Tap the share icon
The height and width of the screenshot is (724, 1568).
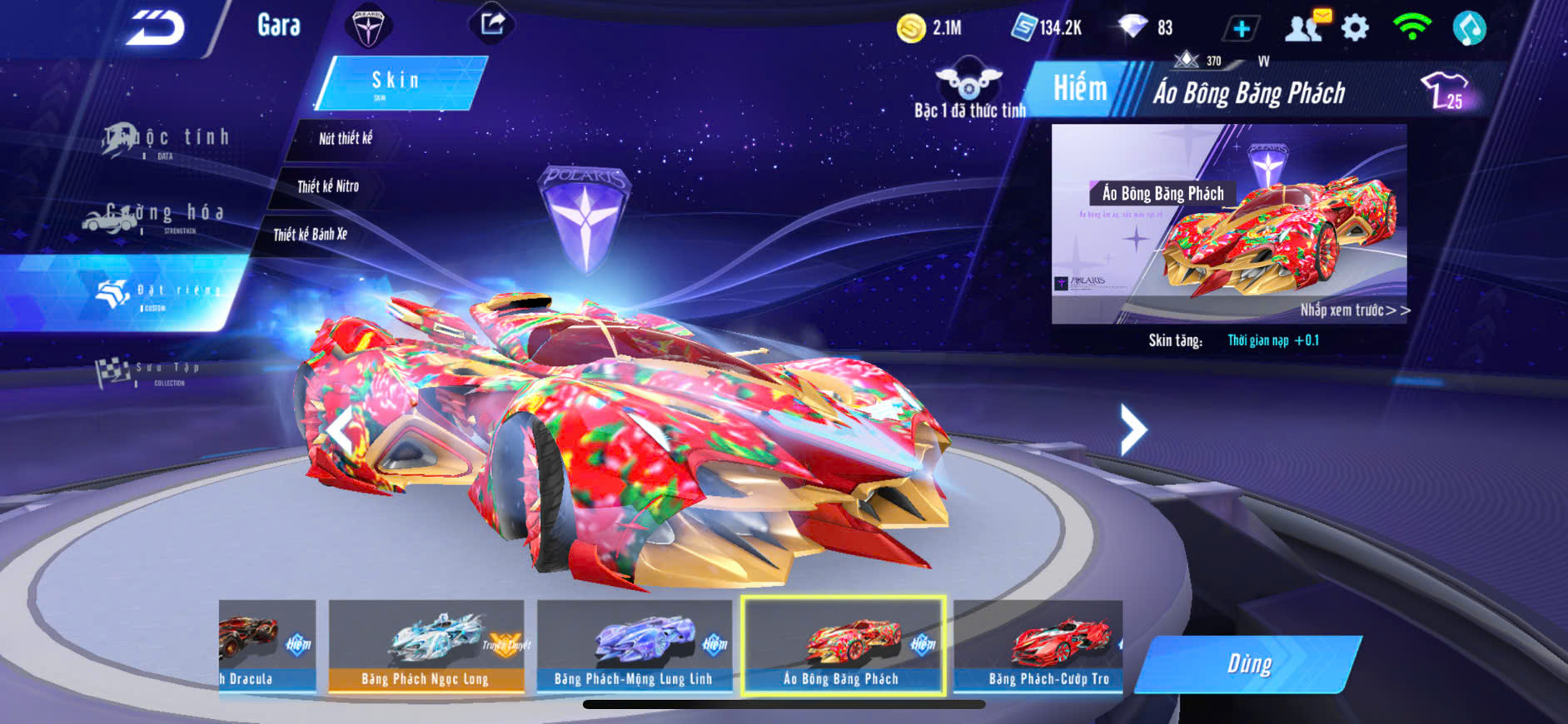point(492,24)
